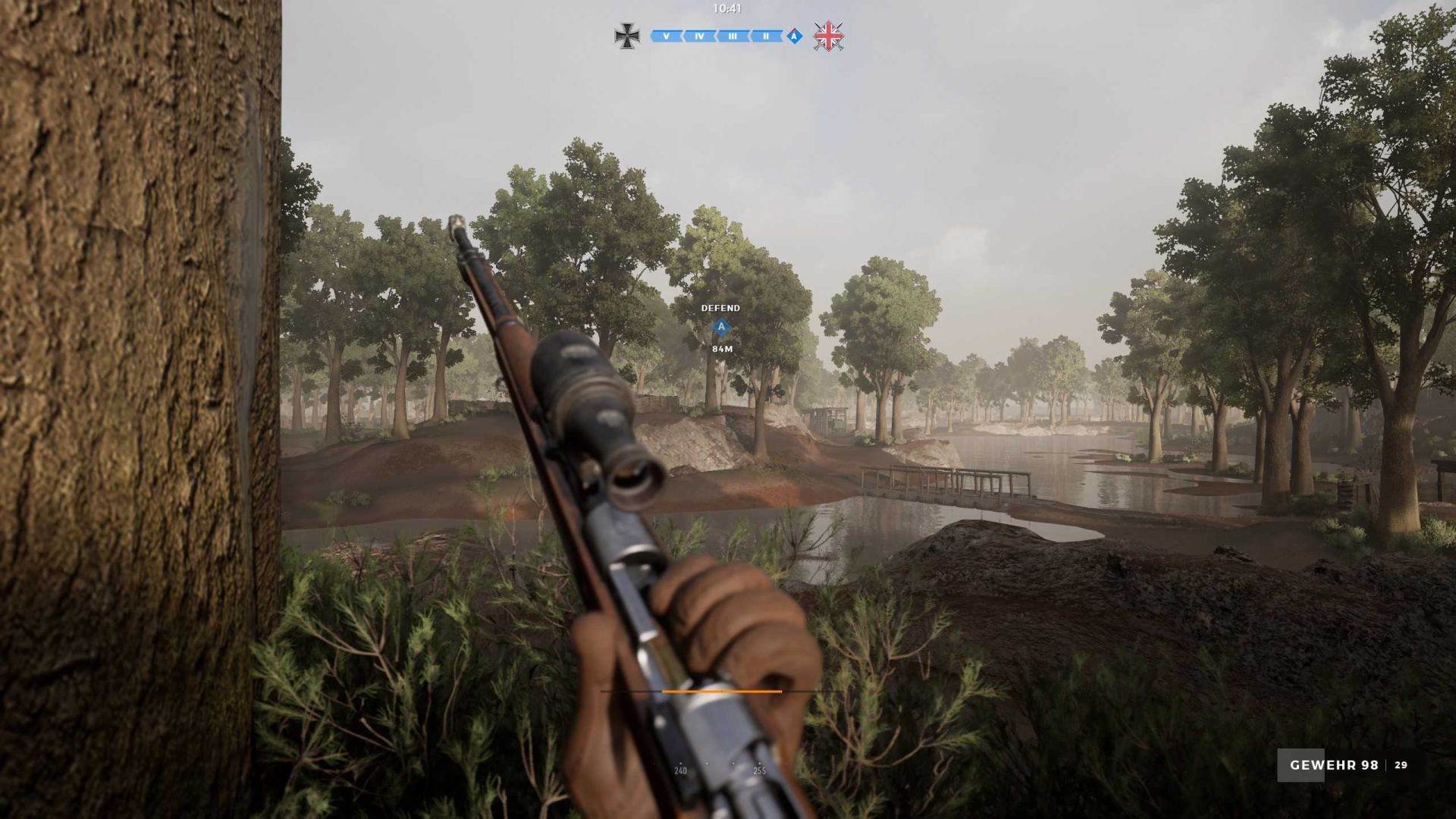Click the Defend A objective marker
The height and width of the screenshot is (819, 1456).
click(721, 328)
